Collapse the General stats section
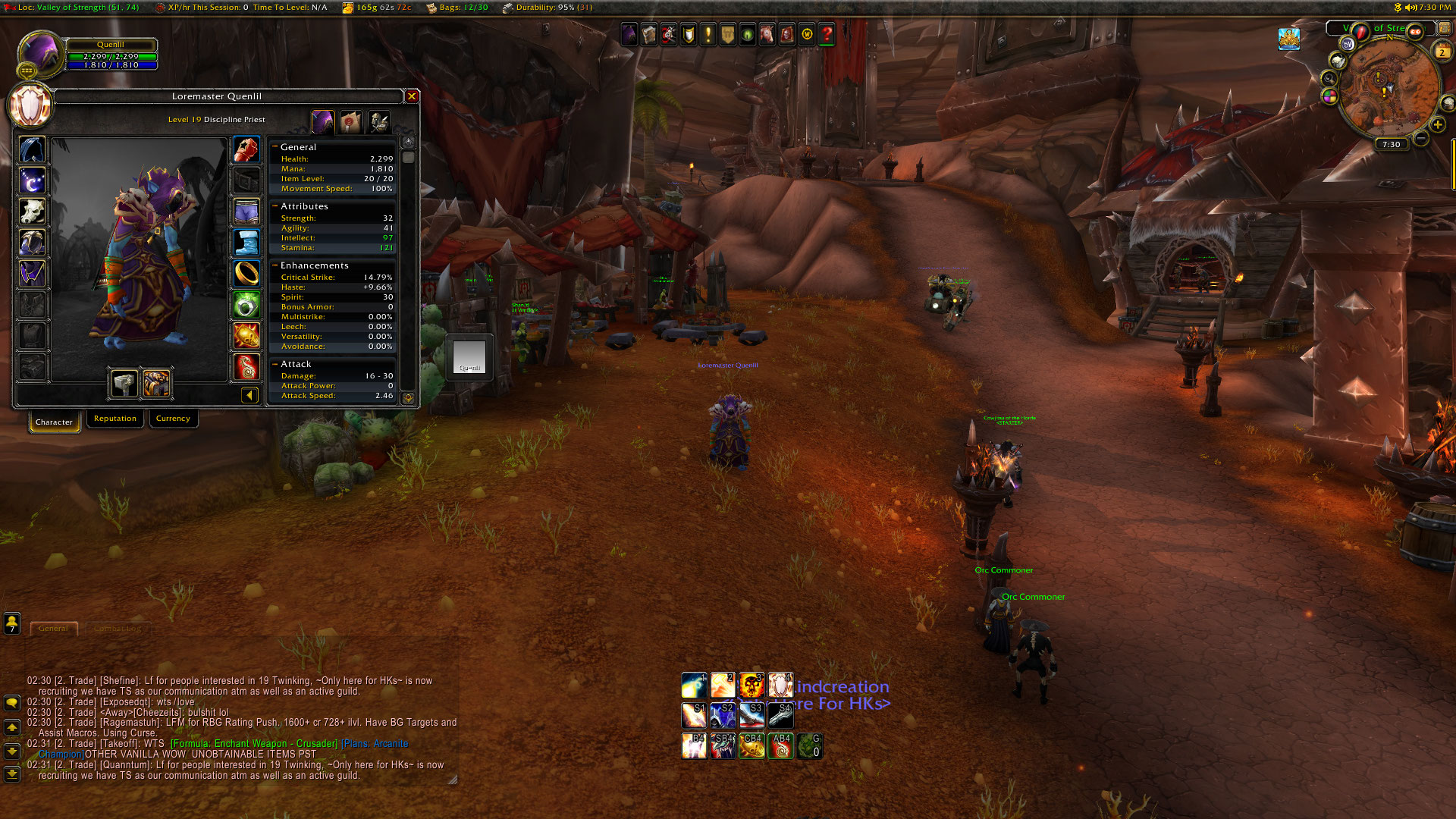Viewport: 1456px width, 819px height. [x=275, y=147]
